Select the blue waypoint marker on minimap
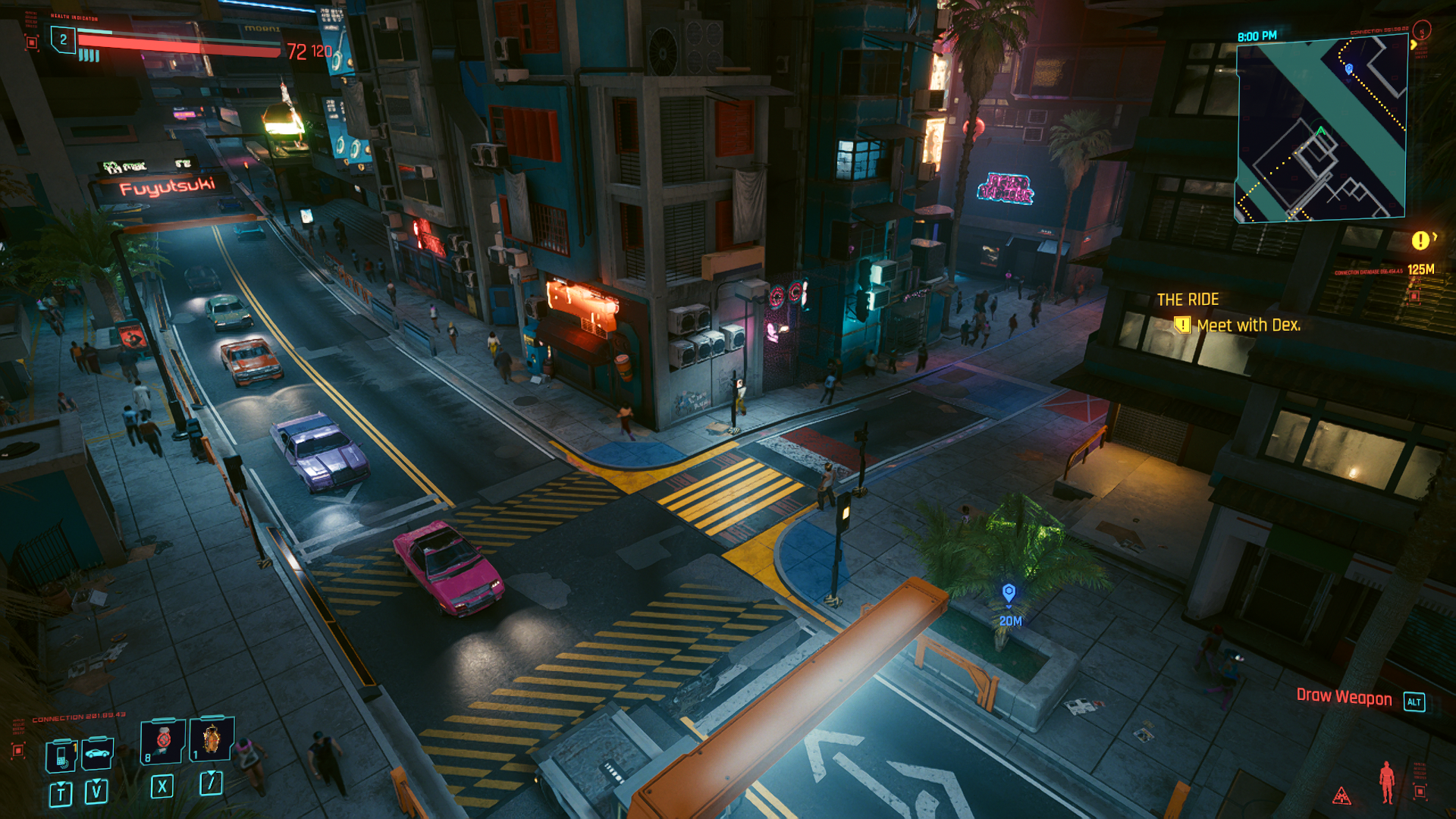This screenshot has width=1456, height=819. (1348, 69)
